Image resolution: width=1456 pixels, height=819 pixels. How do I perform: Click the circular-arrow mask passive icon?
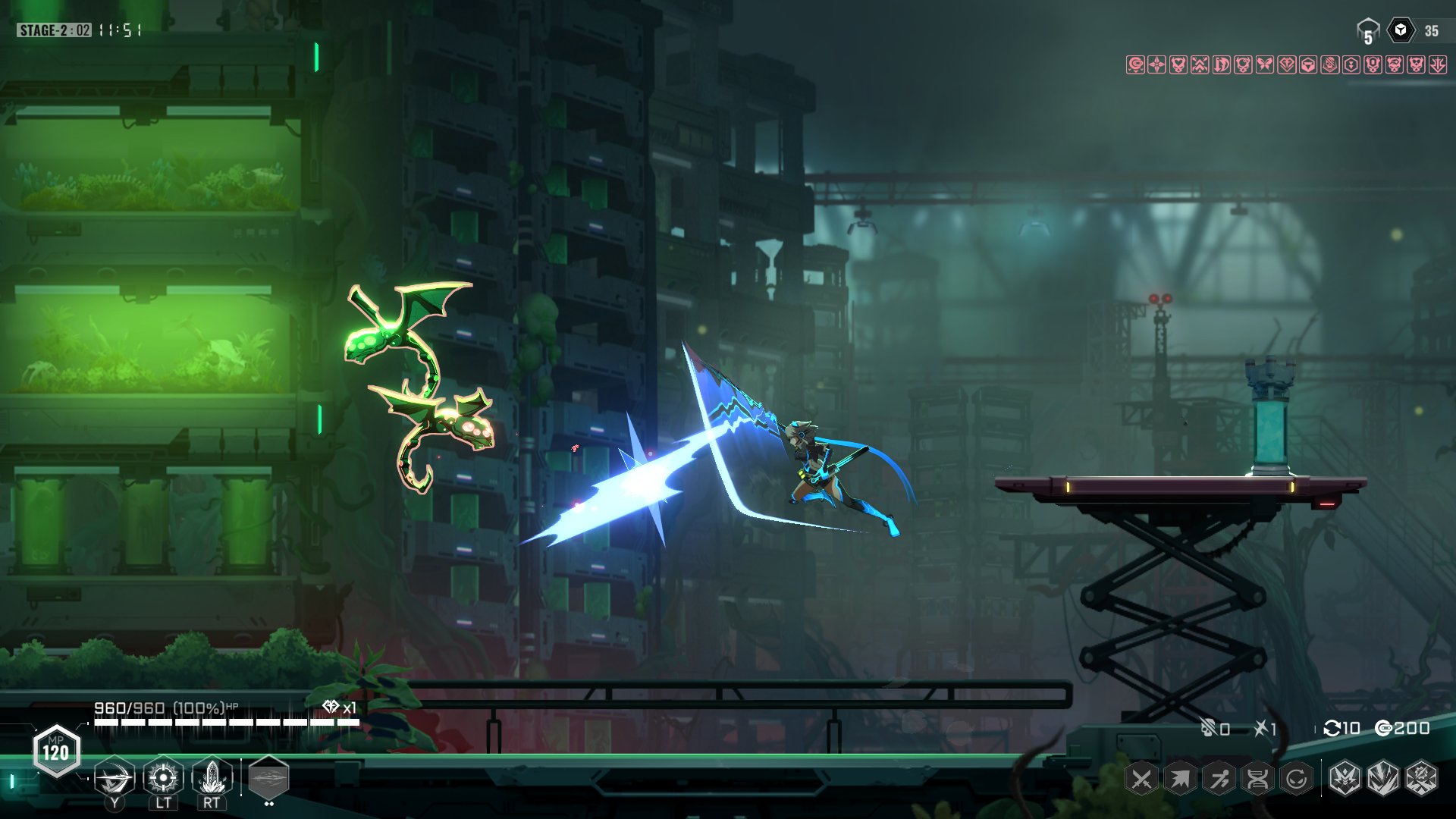1297,779
